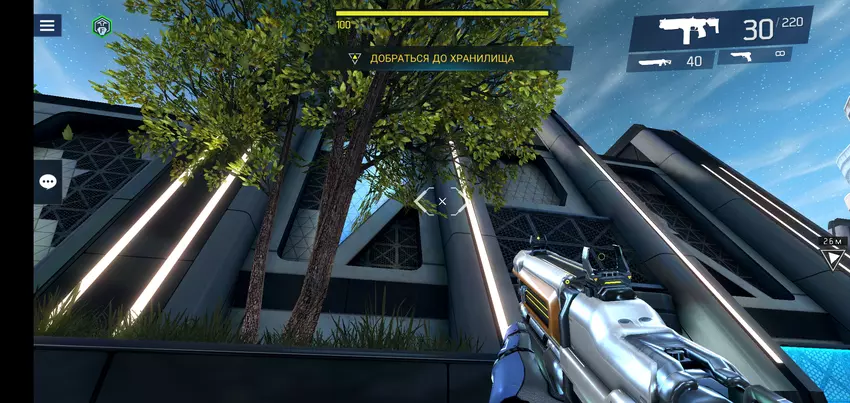Select the objective tracker ДОБРАТЬСЯ ДО ХРАНИЛИЩА

pyautogui.click(x=441, y=58)
